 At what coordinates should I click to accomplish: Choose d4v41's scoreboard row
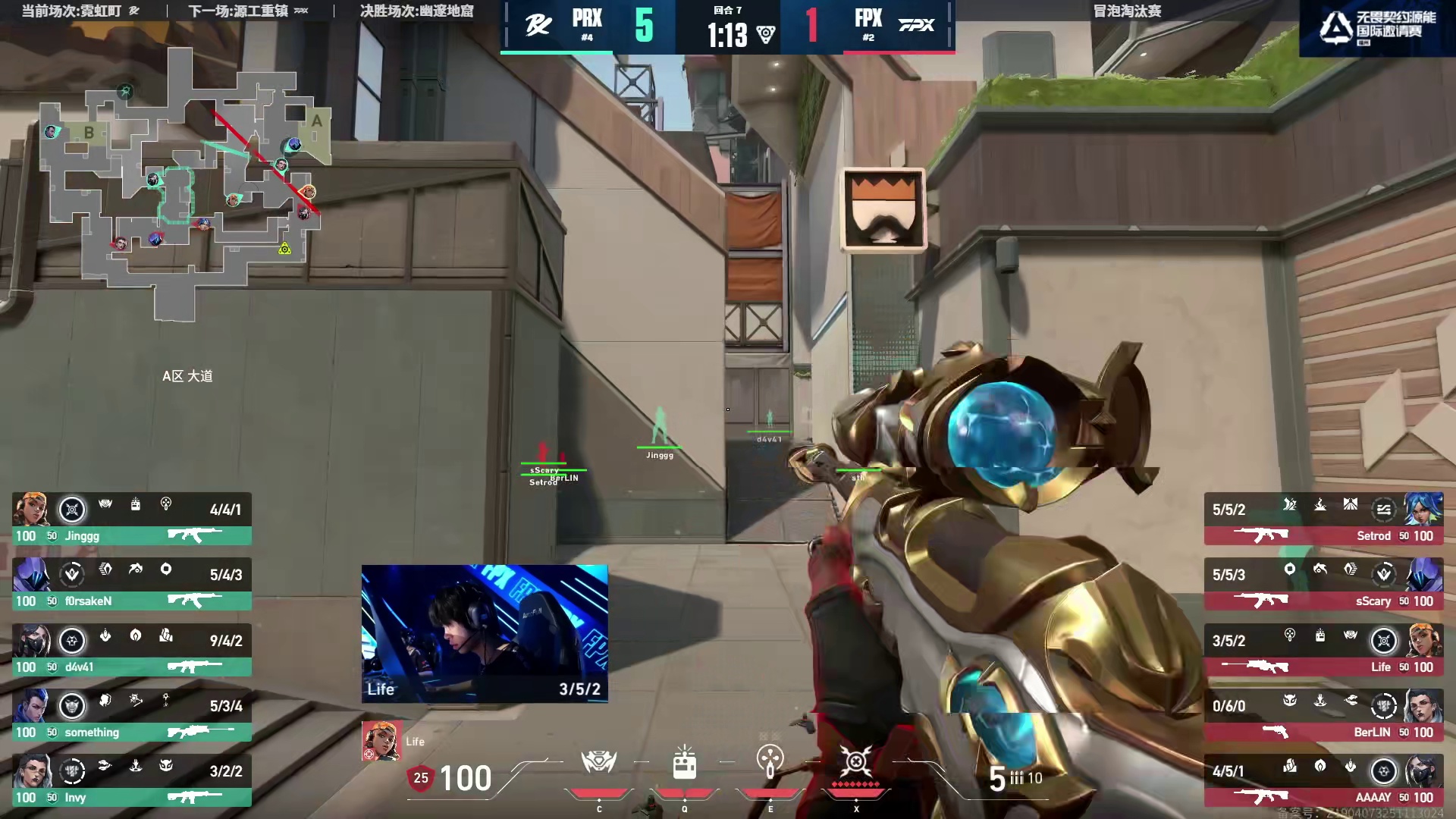tap(131, 651)
